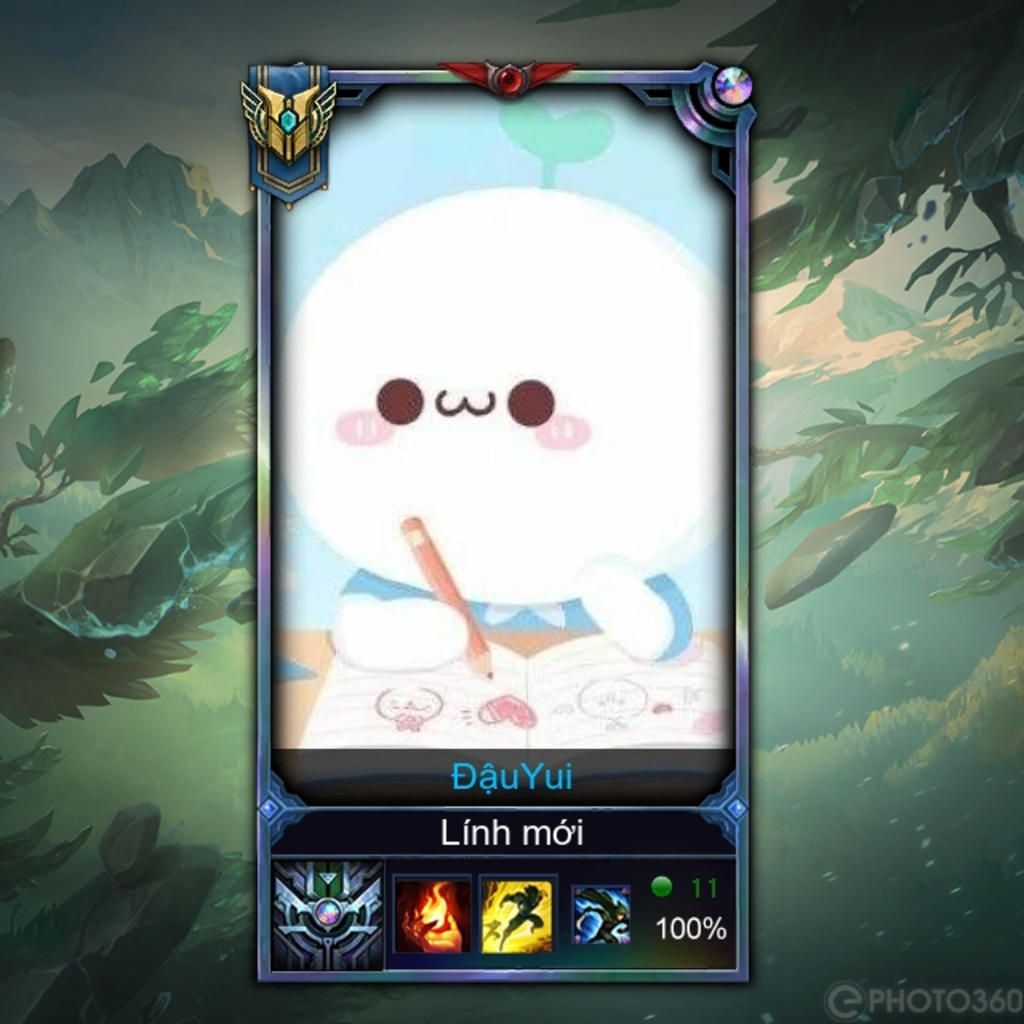
Task: Click the champion mastery emblem icon
Action: click(328, 915)
